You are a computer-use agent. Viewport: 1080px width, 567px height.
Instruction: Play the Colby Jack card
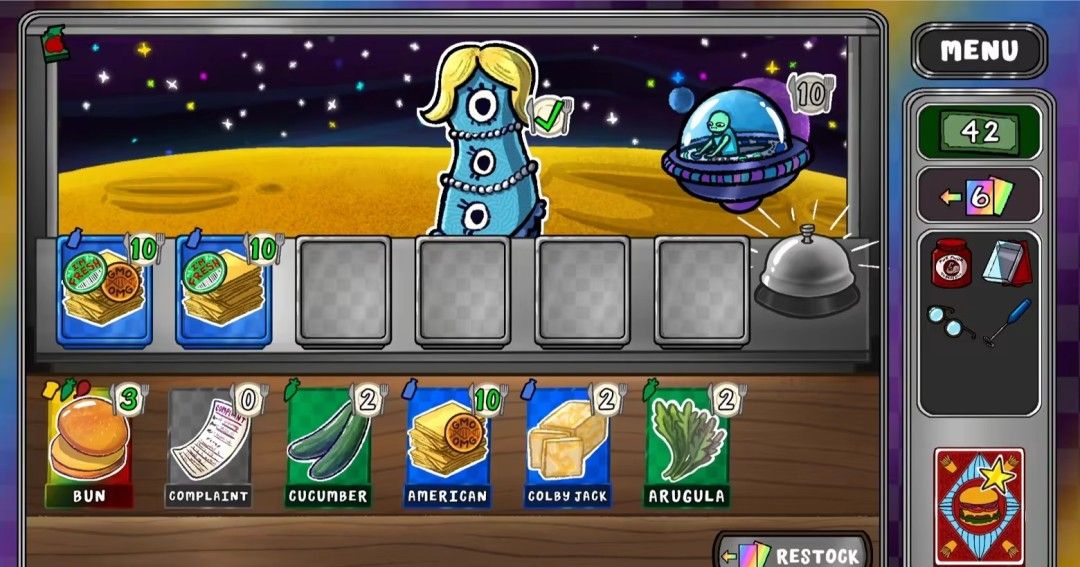568,445
